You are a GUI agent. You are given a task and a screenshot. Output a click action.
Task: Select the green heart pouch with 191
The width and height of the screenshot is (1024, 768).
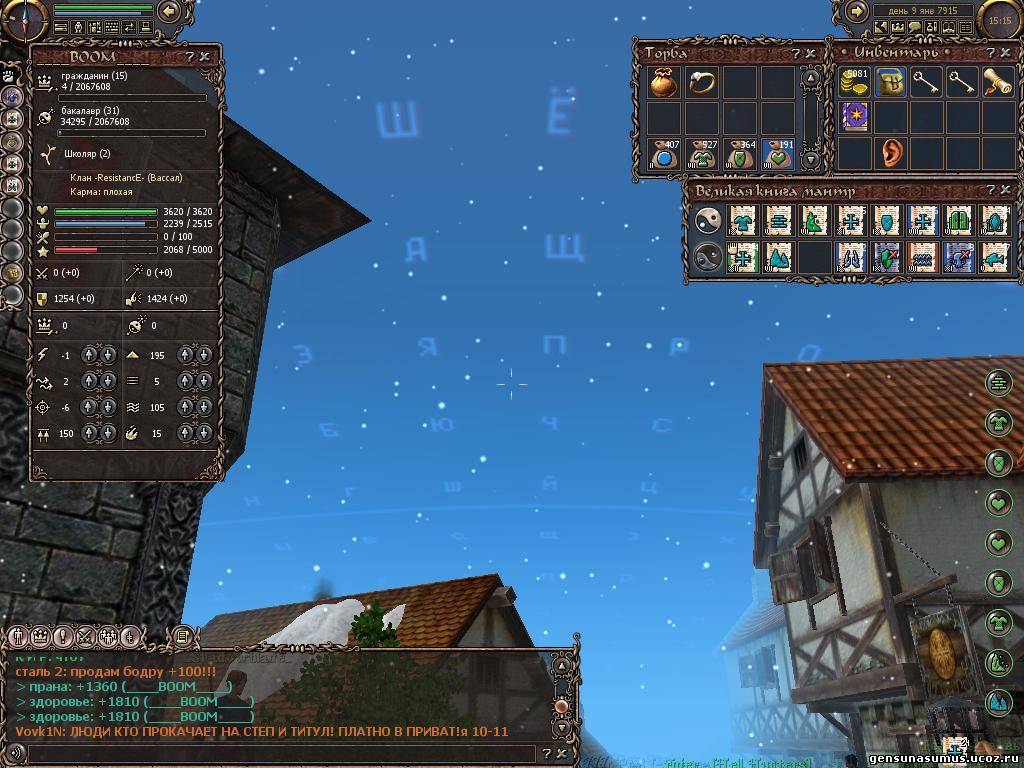777,154
